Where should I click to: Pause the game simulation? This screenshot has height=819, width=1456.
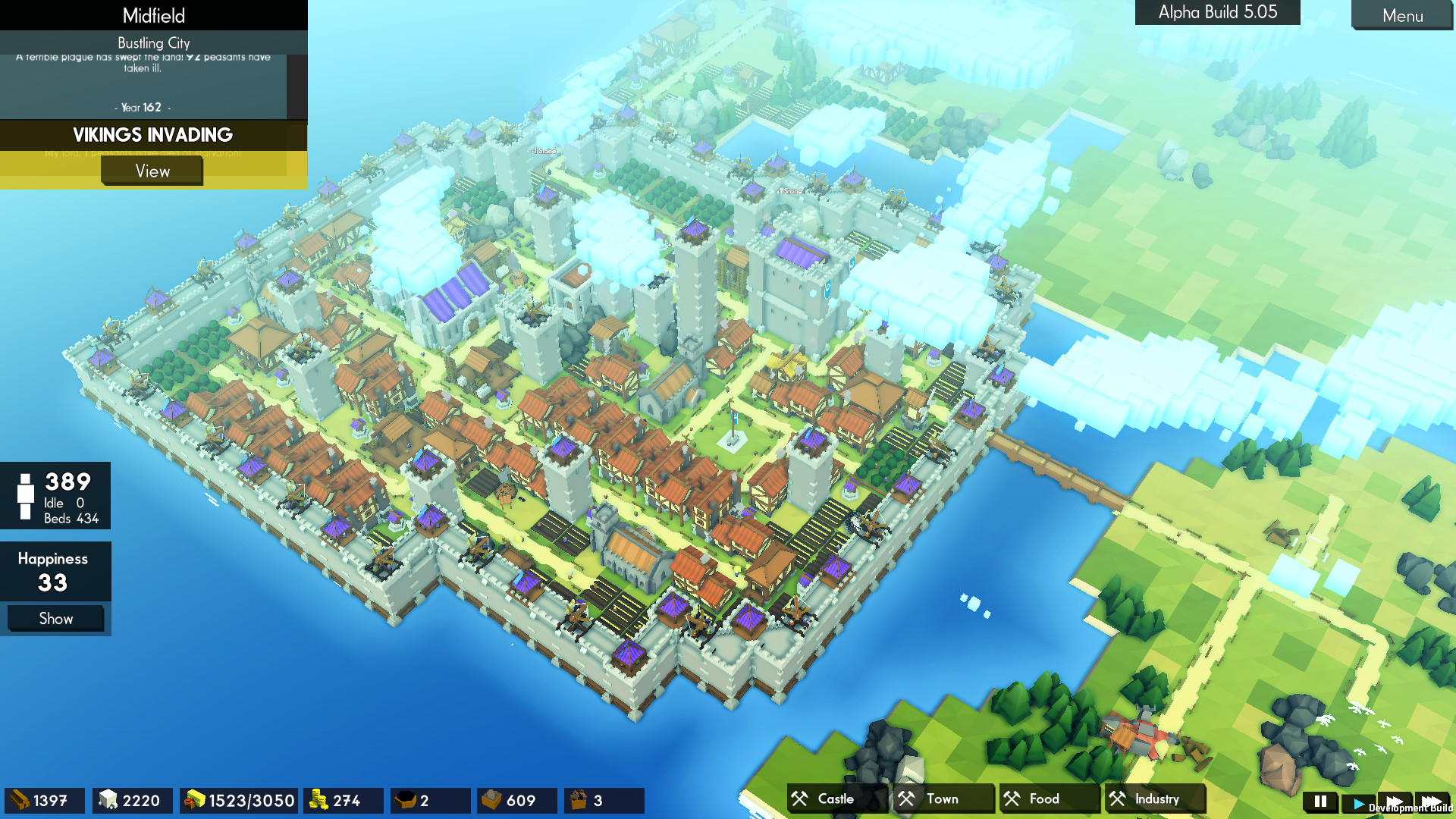(1319, 800)
